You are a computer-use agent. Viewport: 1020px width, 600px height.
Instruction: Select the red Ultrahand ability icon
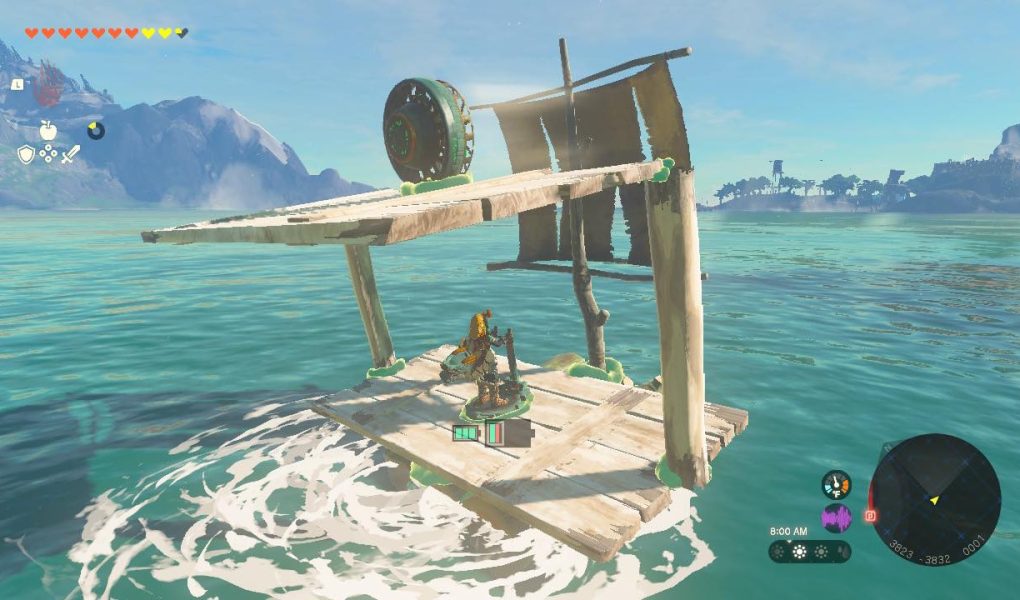tap(47, 89)
